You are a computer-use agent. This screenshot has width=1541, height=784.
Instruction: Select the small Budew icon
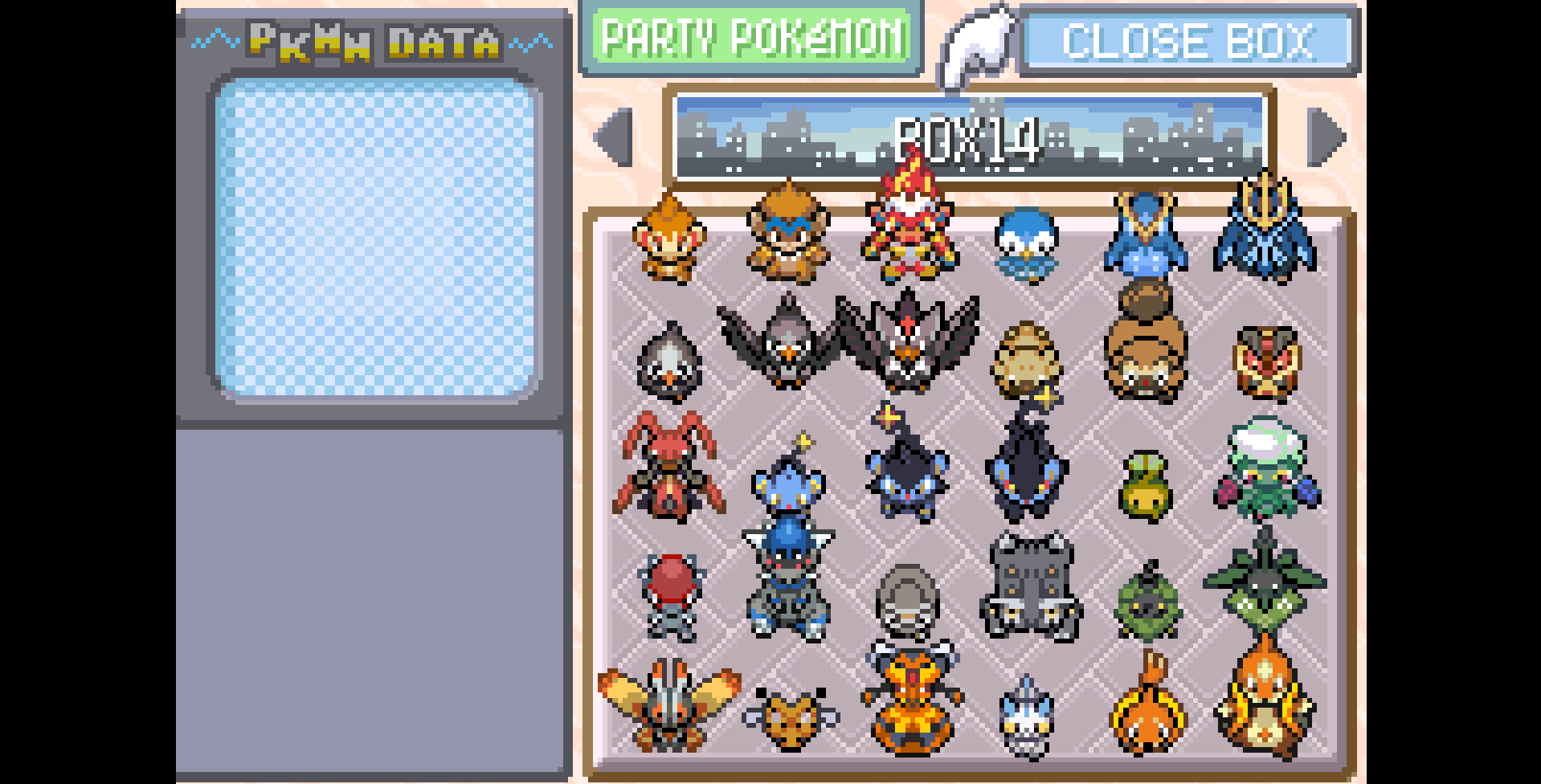click(x=1145, y=484)
